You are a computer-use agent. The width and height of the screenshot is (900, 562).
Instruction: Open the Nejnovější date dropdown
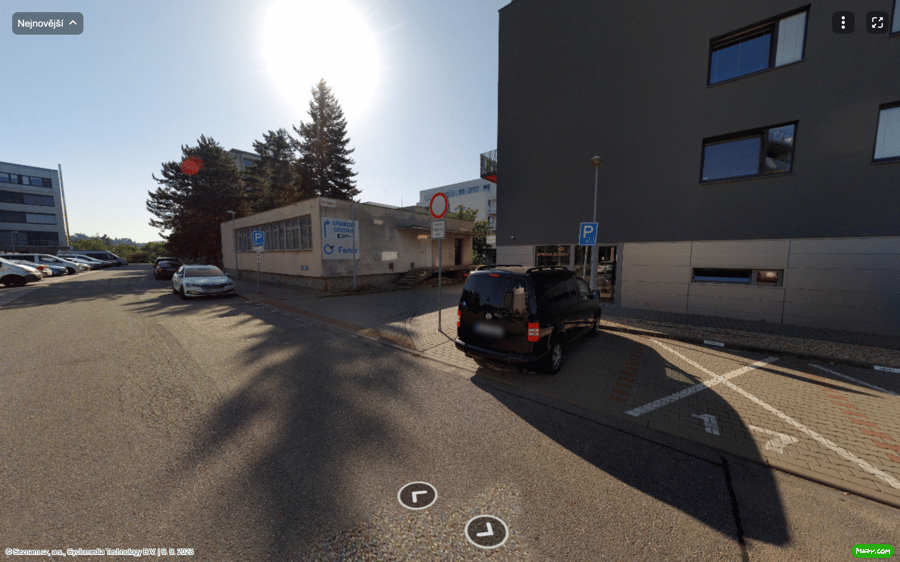(x=47, y=23)
